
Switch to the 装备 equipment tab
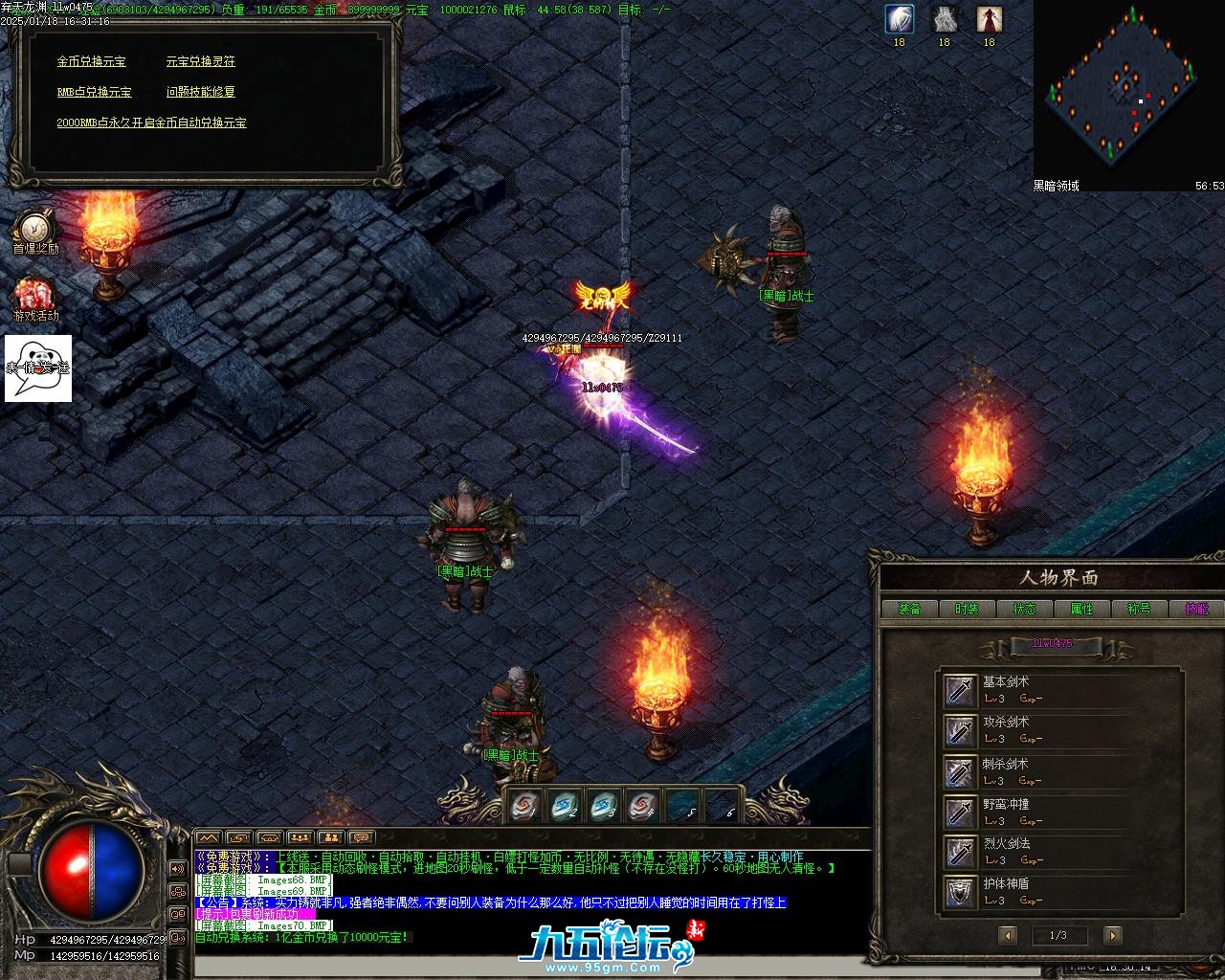coord(909,609)
